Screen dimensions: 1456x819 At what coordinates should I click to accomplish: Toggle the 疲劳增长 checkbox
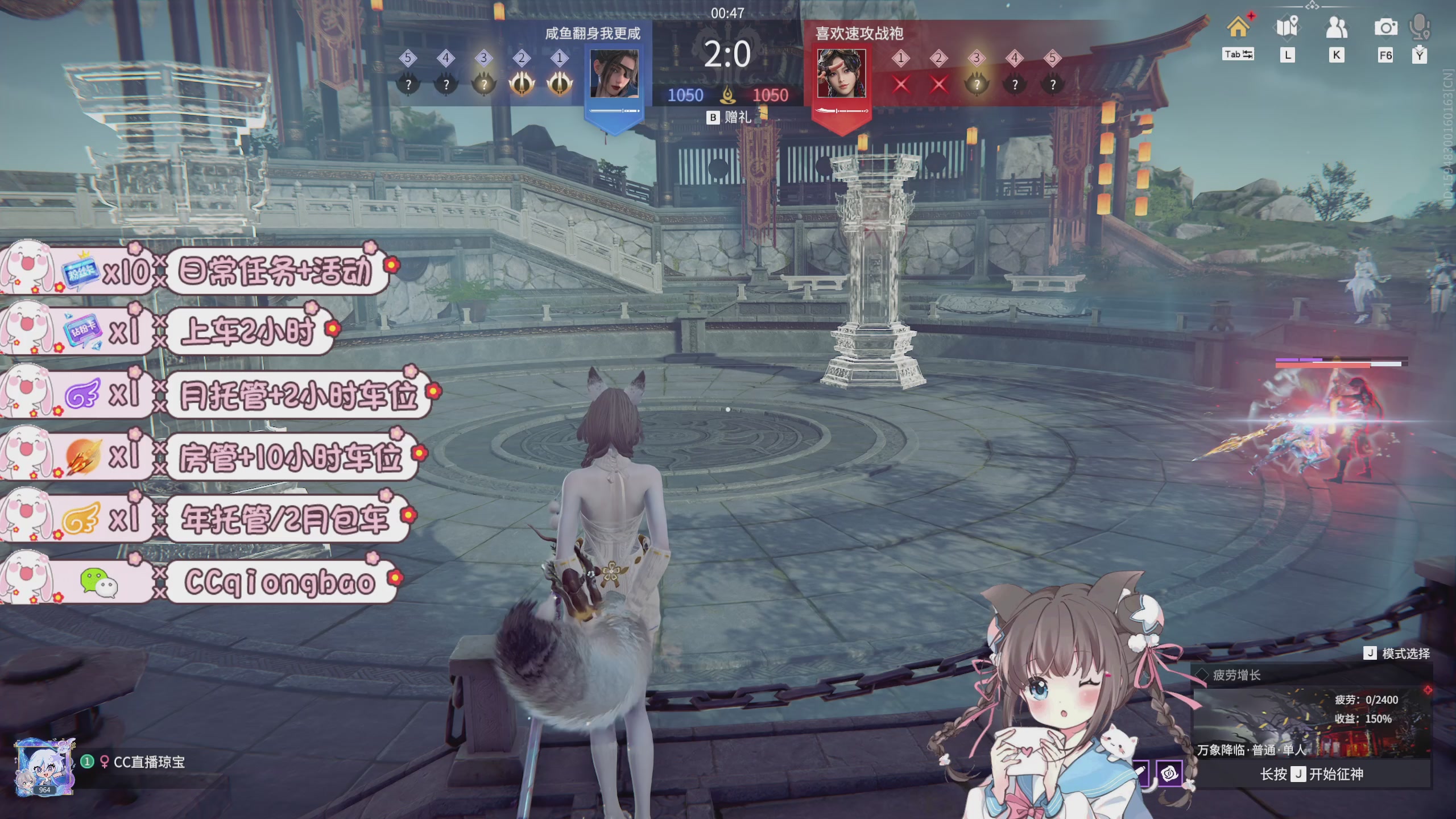coord(1202,675)
